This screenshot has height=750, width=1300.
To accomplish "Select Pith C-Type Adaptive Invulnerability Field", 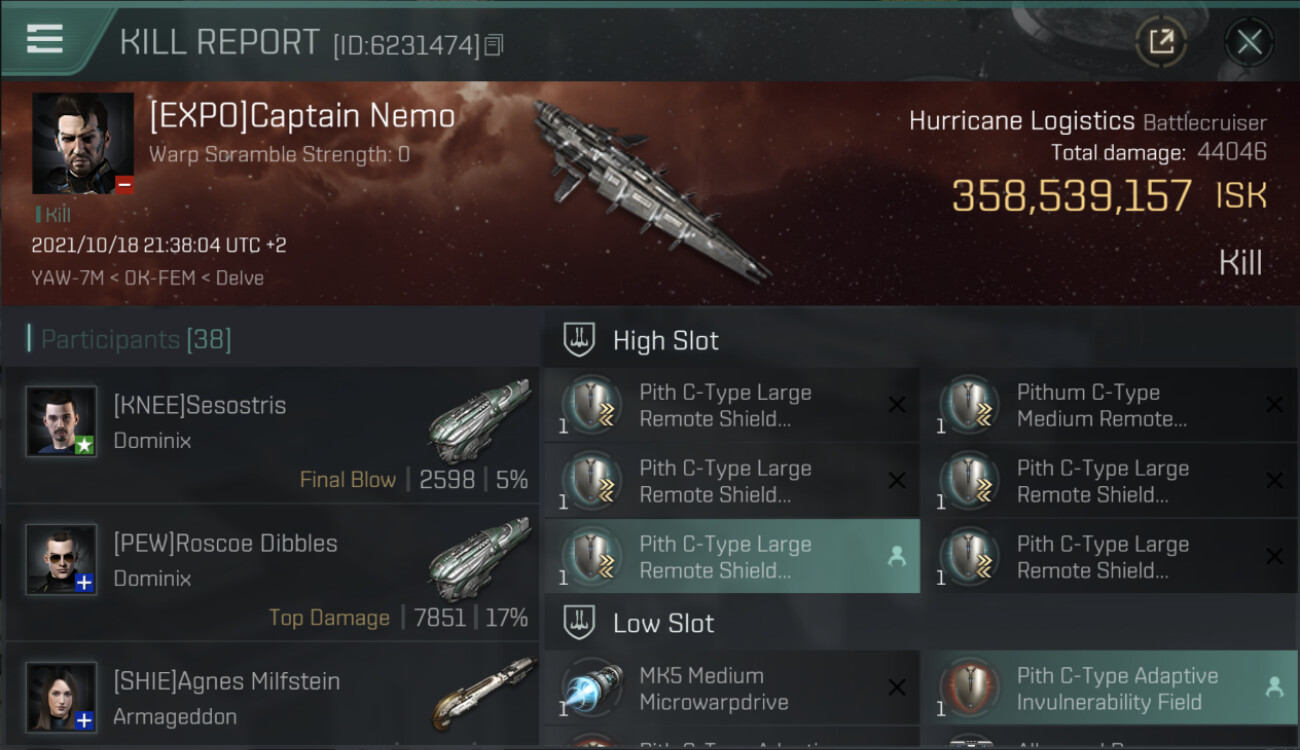I will tap(1108, 688).
